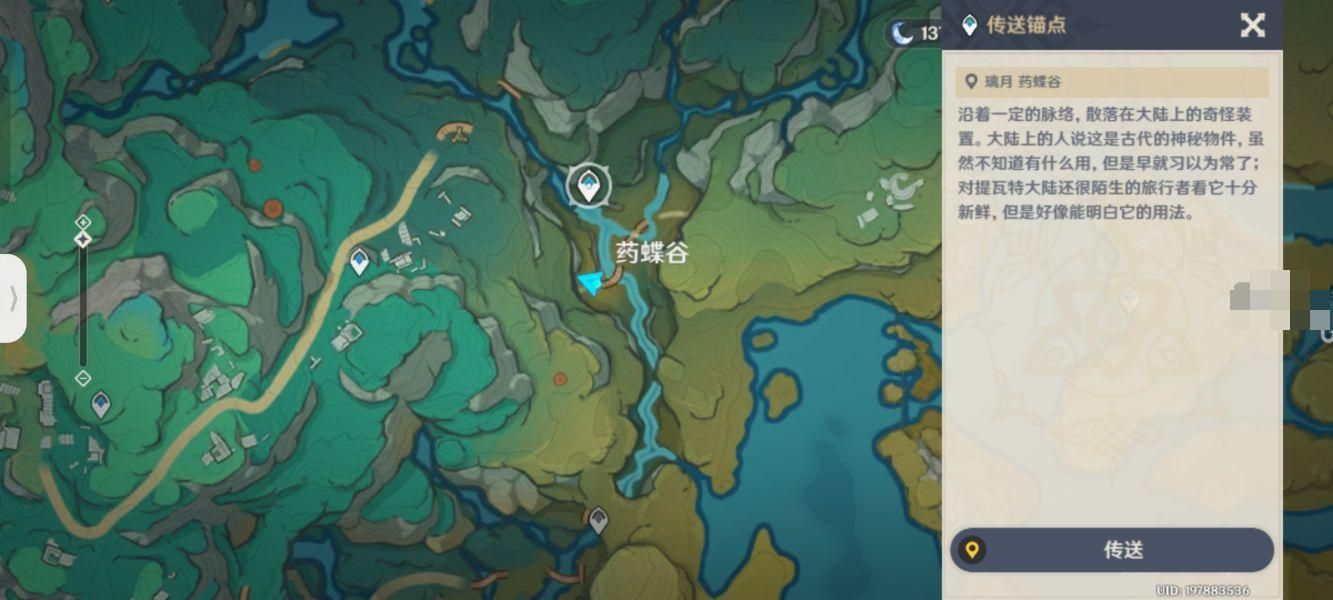
Task: Close the 传送锚点 waypoint panel
Action: point(1252,25)
